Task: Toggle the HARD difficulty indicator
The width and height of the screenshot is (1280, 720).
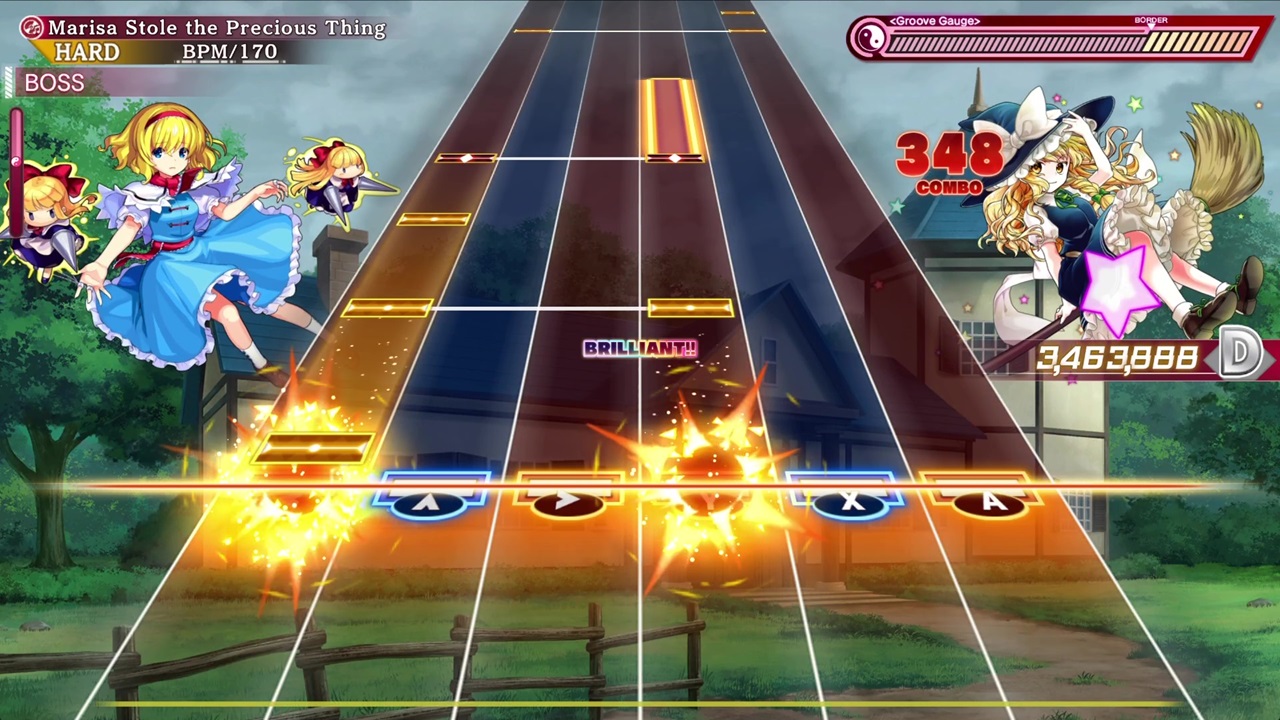Action: 88,51
